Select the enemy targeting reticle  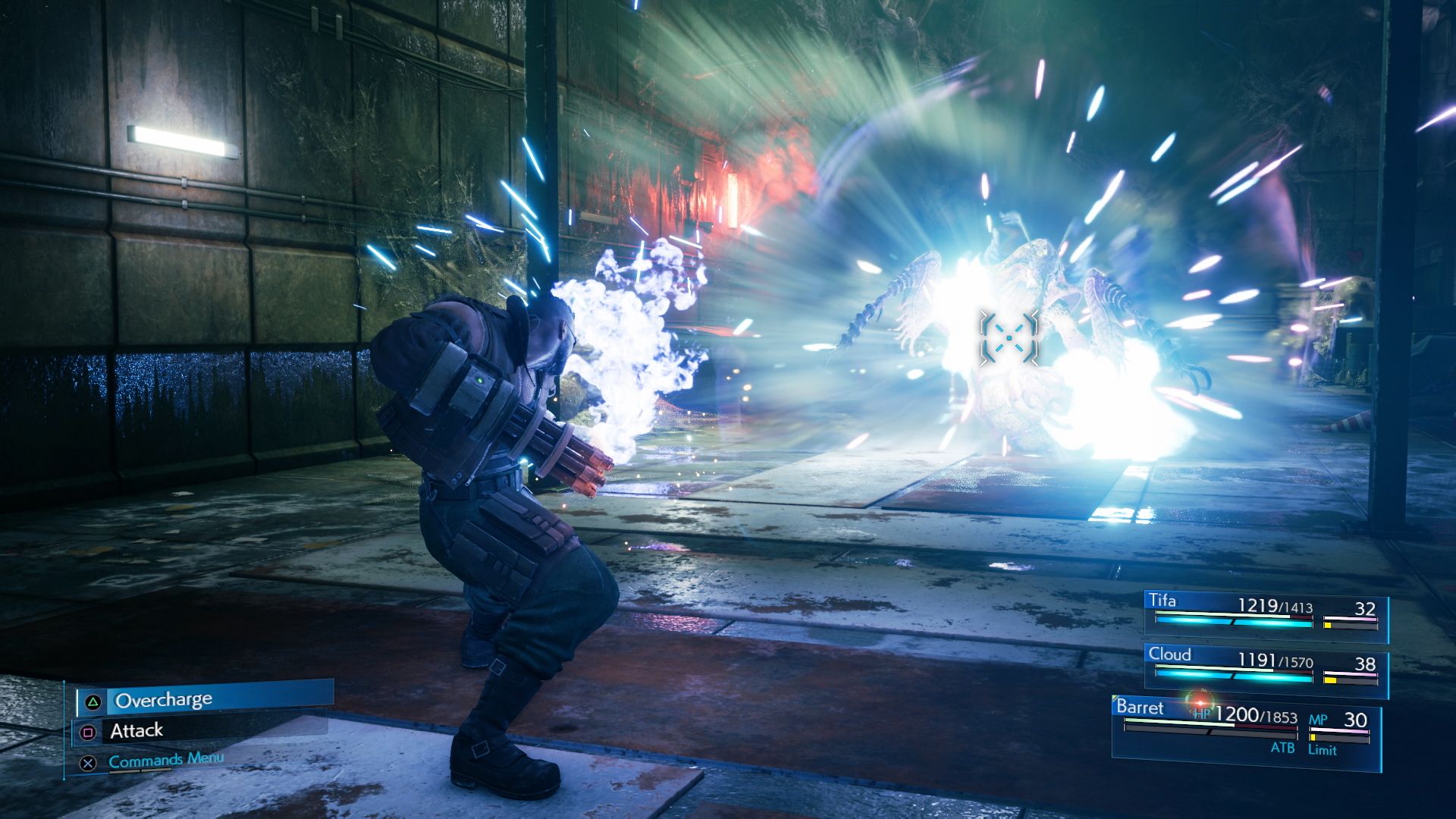tap(1011, 336)
